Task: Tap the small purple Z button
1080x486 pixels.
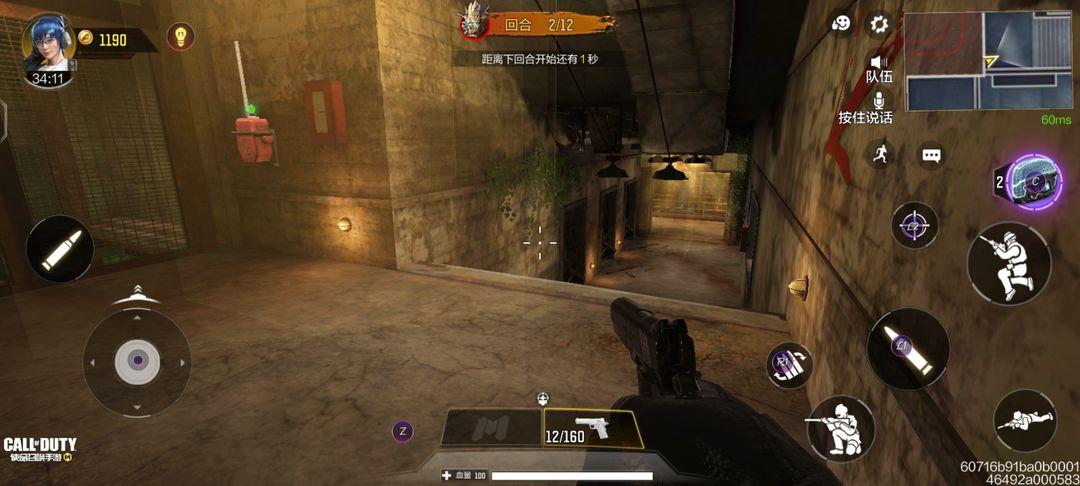Action: [x=402, y=432]
